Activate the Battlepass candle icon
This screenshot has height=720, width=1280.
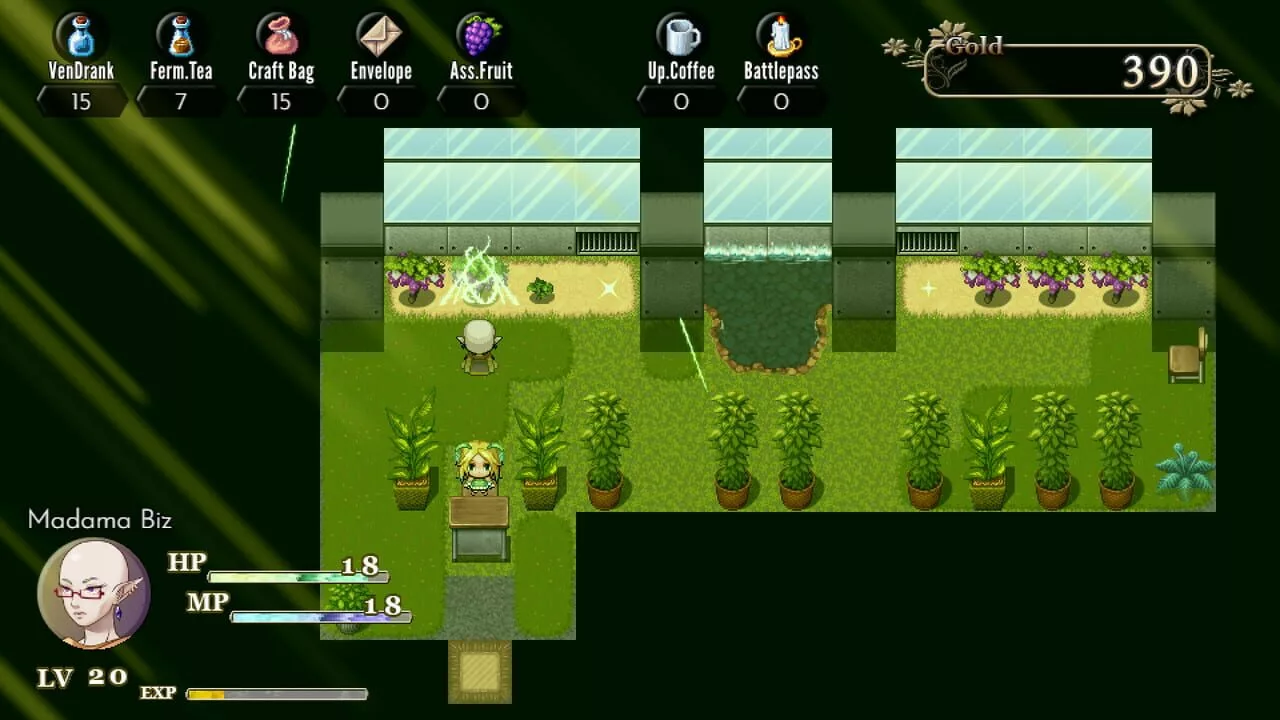781,36
